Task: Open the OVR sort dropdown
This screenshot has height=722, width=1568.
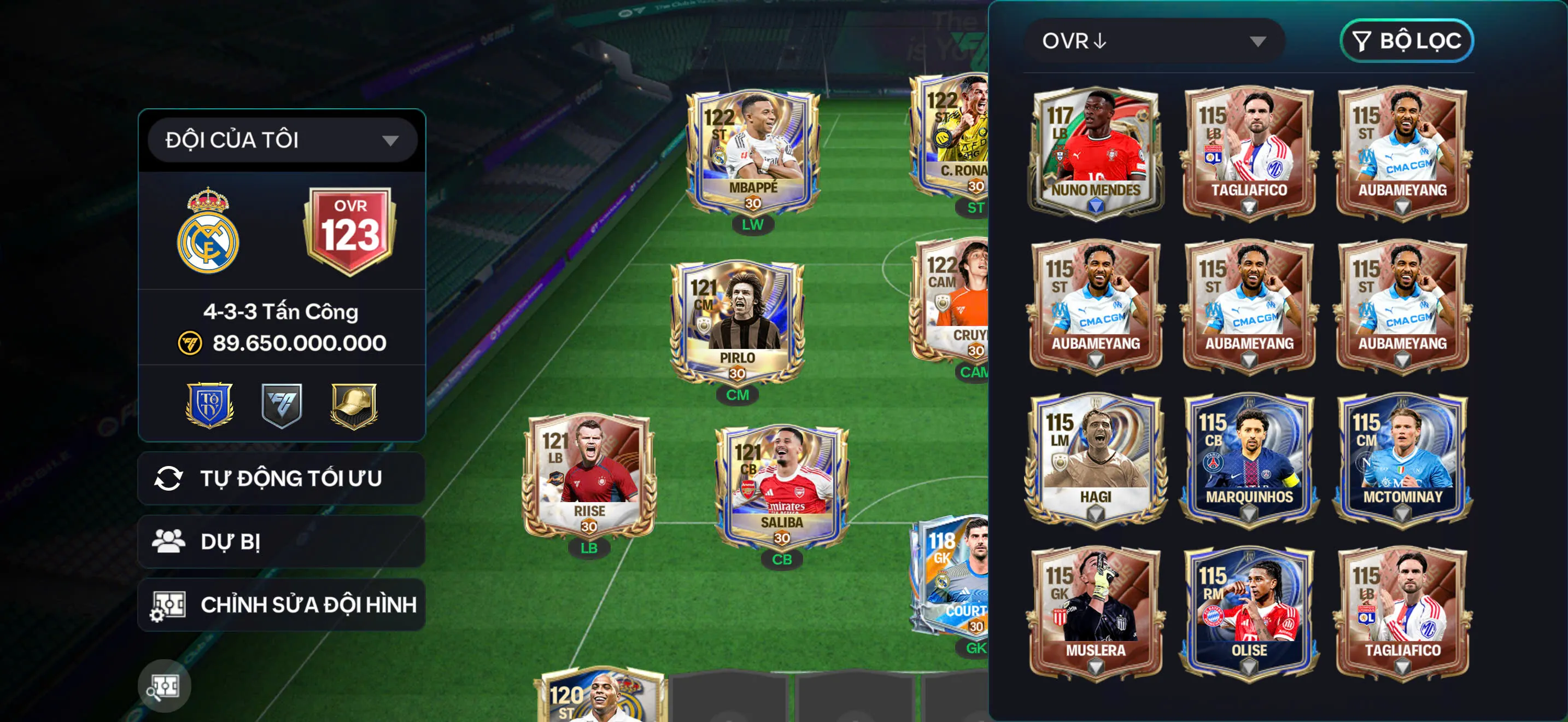Action: 1154,41
